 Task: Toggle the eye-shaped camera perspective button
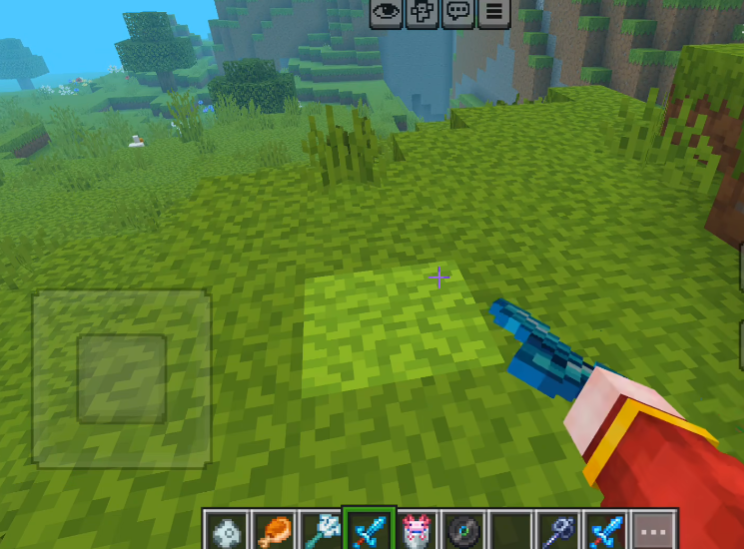(x=386, y=13)
